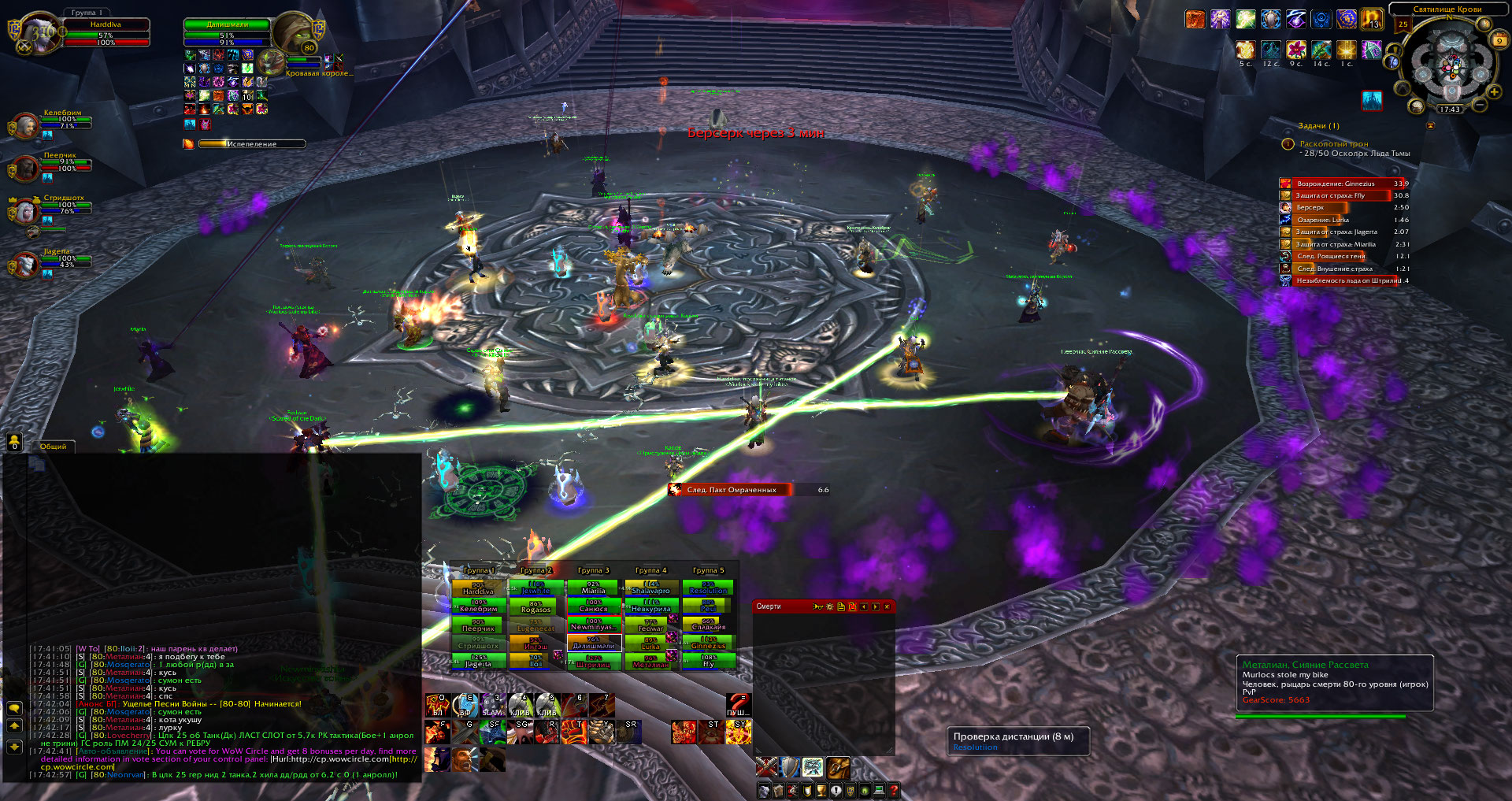Open the Общий chat tab
1512x801 pixels.
pos(54,447)
